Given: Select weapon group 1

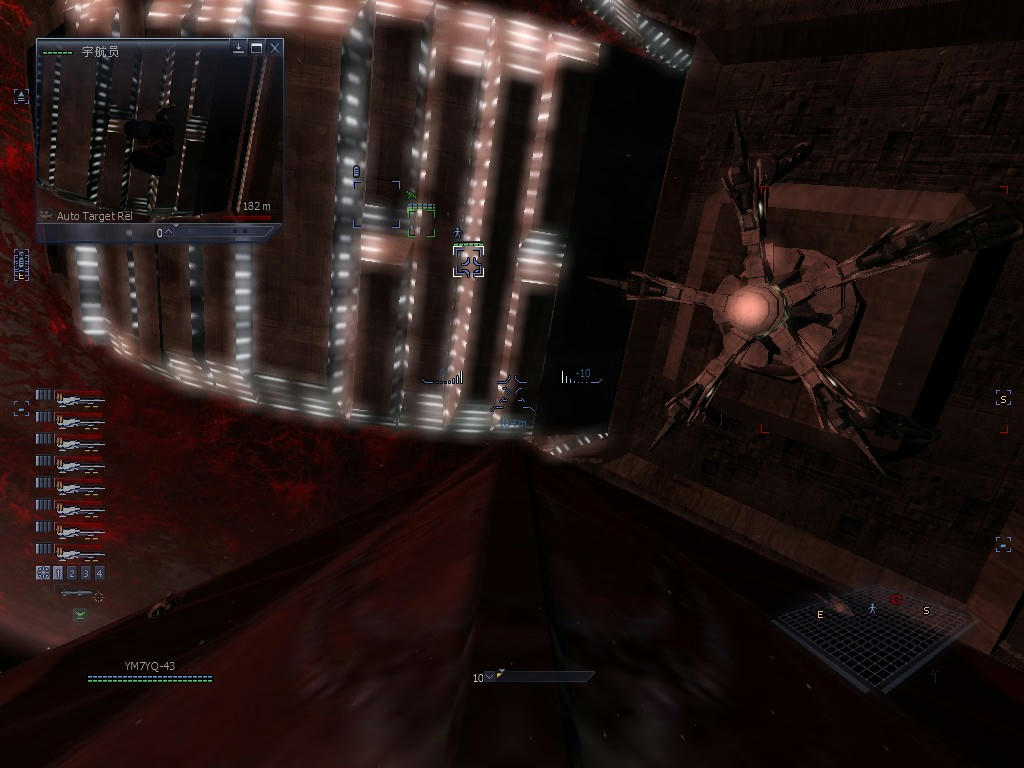Looking at the screenshot, I should point(58,573).
